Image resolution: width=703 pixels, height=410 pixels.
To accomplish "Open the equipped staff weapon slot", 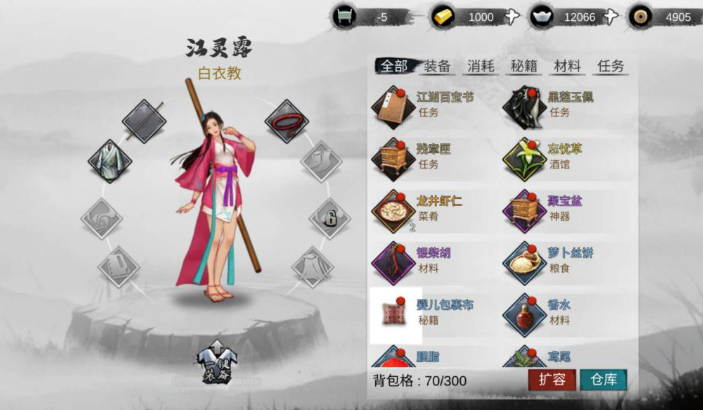I will (x=144, y=121).
